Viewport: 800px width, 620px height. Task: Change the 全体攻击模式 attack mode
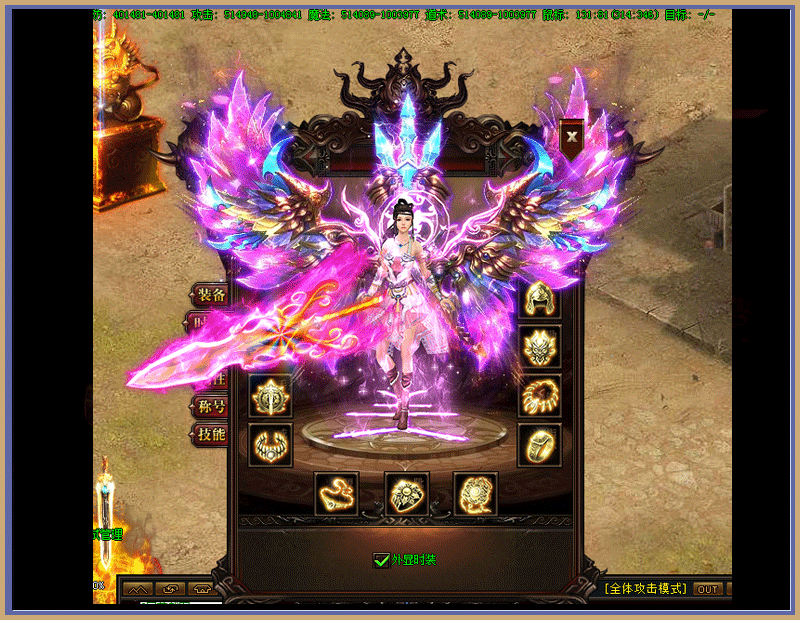(x=645, y=589)
